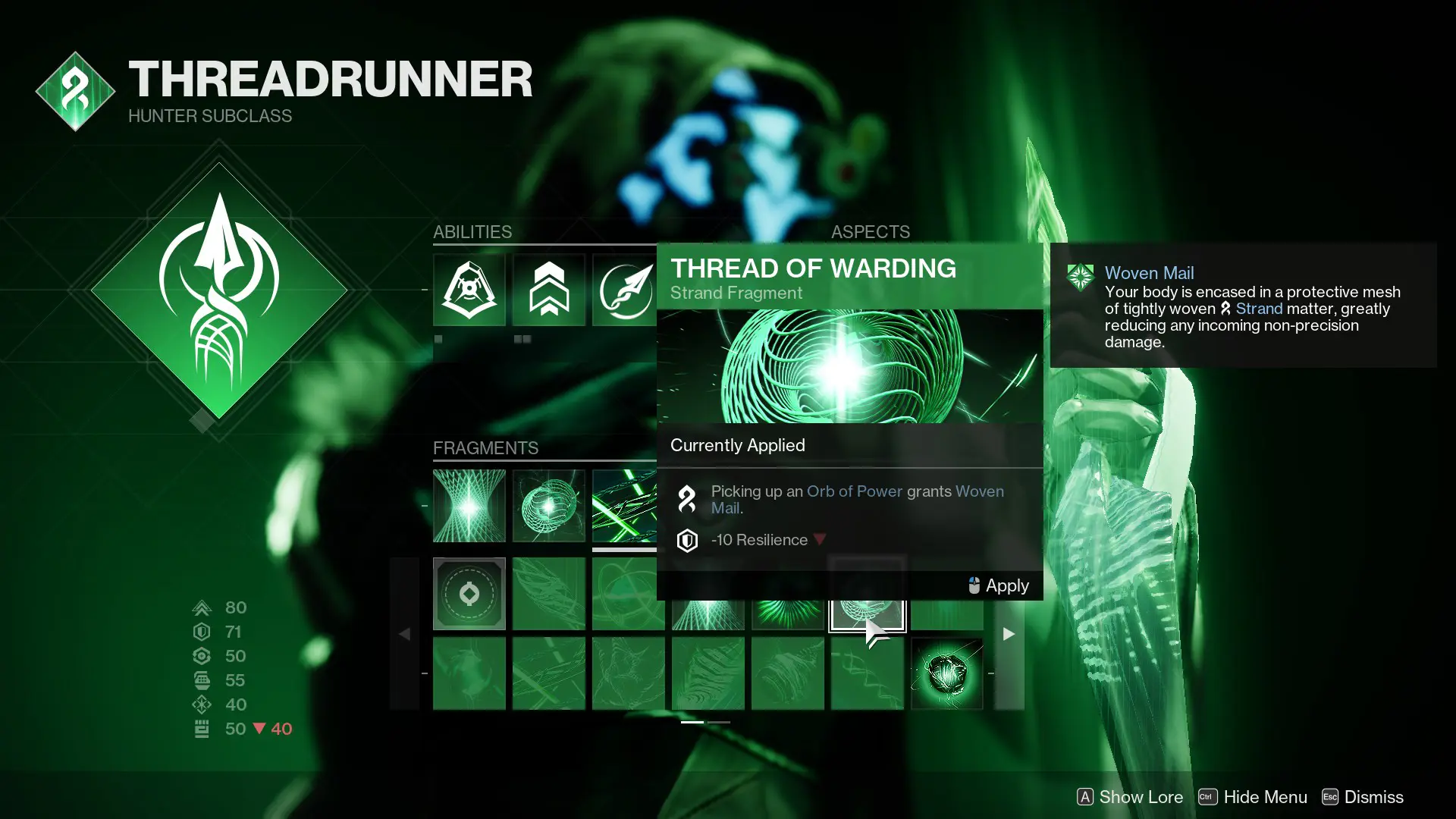Open the Woven Mail link in Currently Applied
The height and width of the screenshot is (819, 1456).
[979, 491]
